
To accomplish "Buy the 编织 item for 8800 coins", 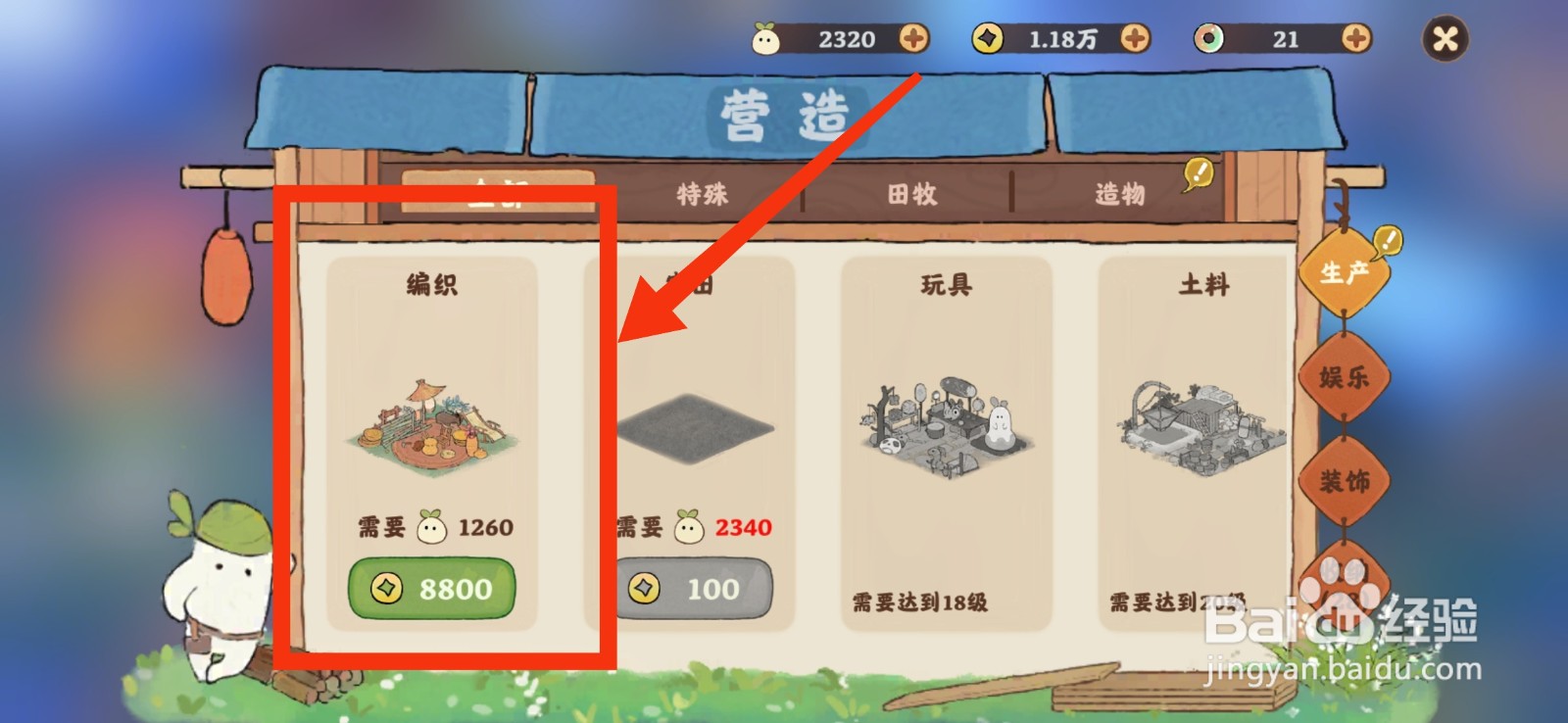I will pyautogui.click(x=432, y=589).
